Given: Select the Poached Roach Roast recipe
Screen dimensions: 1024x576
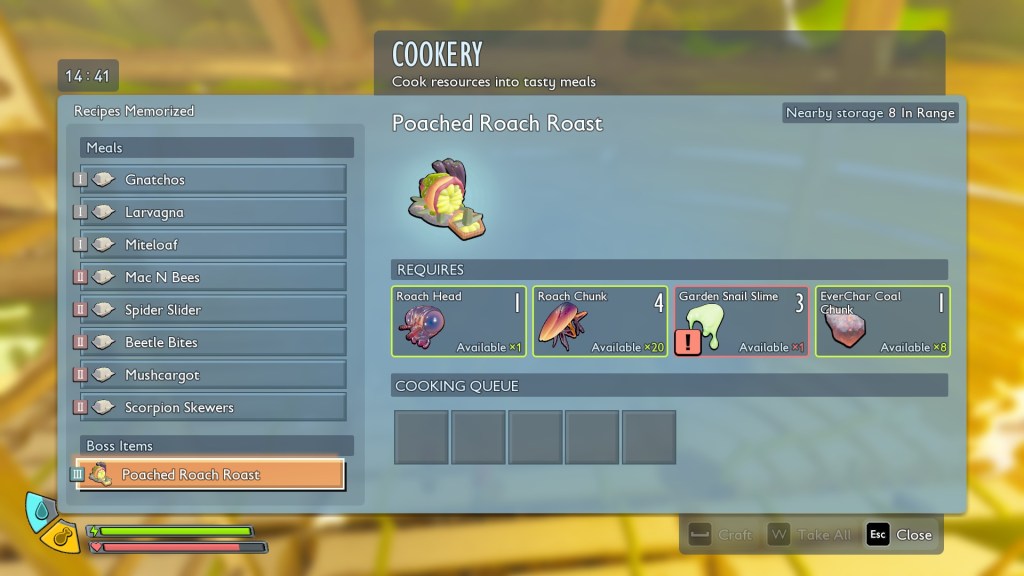Looking at the screenshot, I should pos(212,475).
